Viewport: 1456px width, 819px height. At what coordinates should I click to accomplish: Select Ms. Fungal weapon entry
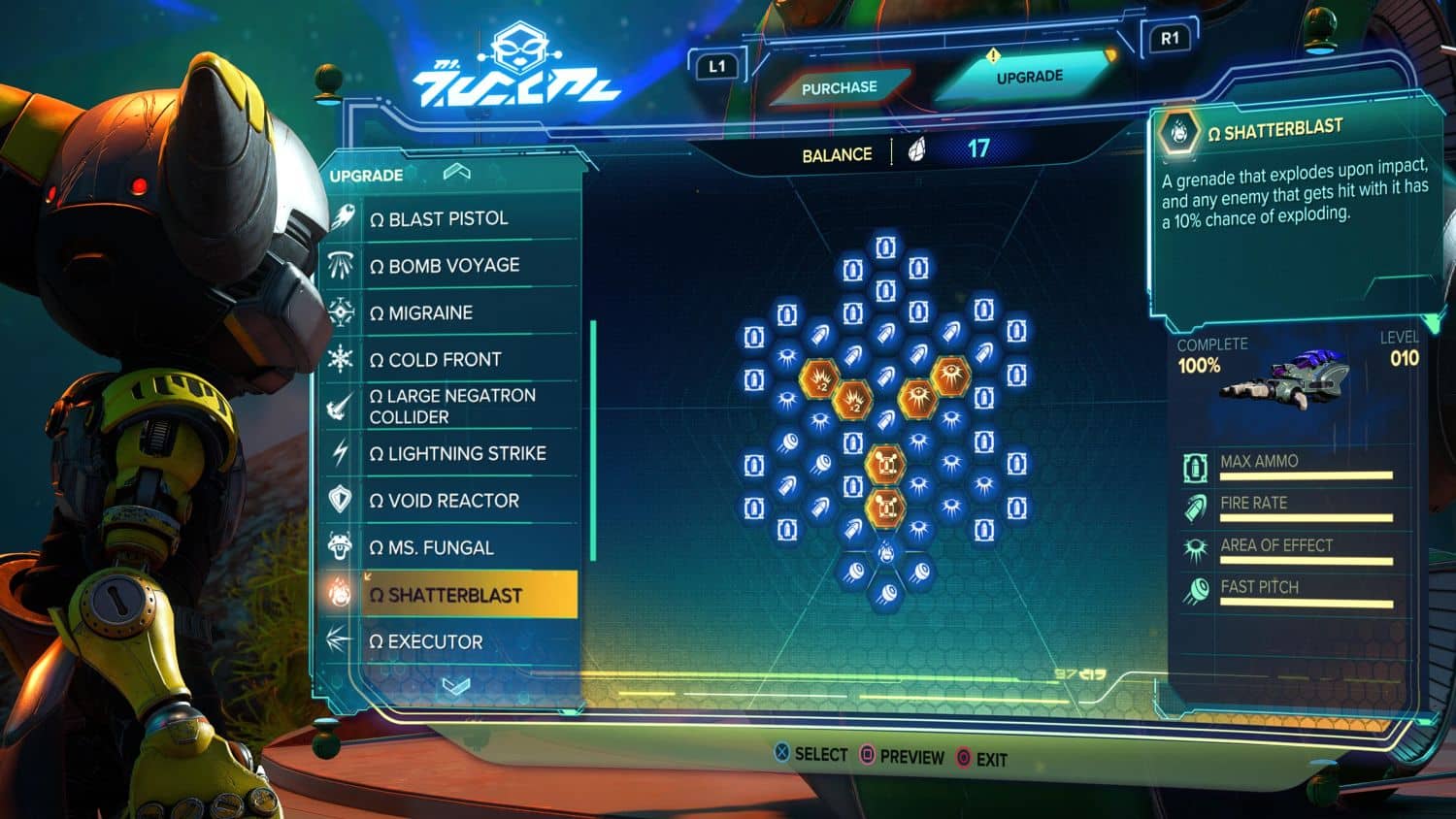pyautogui.click(x=441, y=547)
